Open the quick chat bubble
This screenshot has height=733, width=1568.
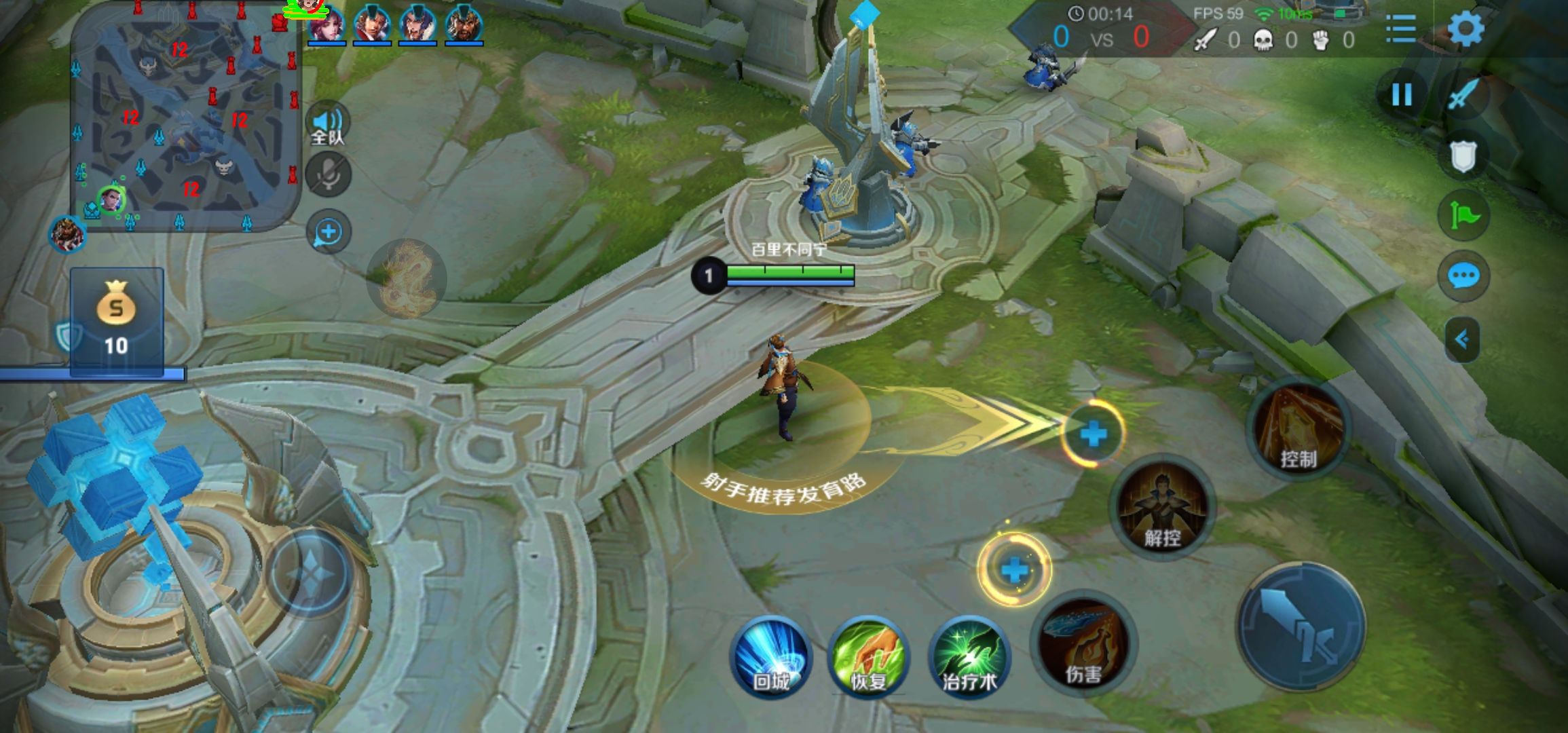[x=1463, y=276]
